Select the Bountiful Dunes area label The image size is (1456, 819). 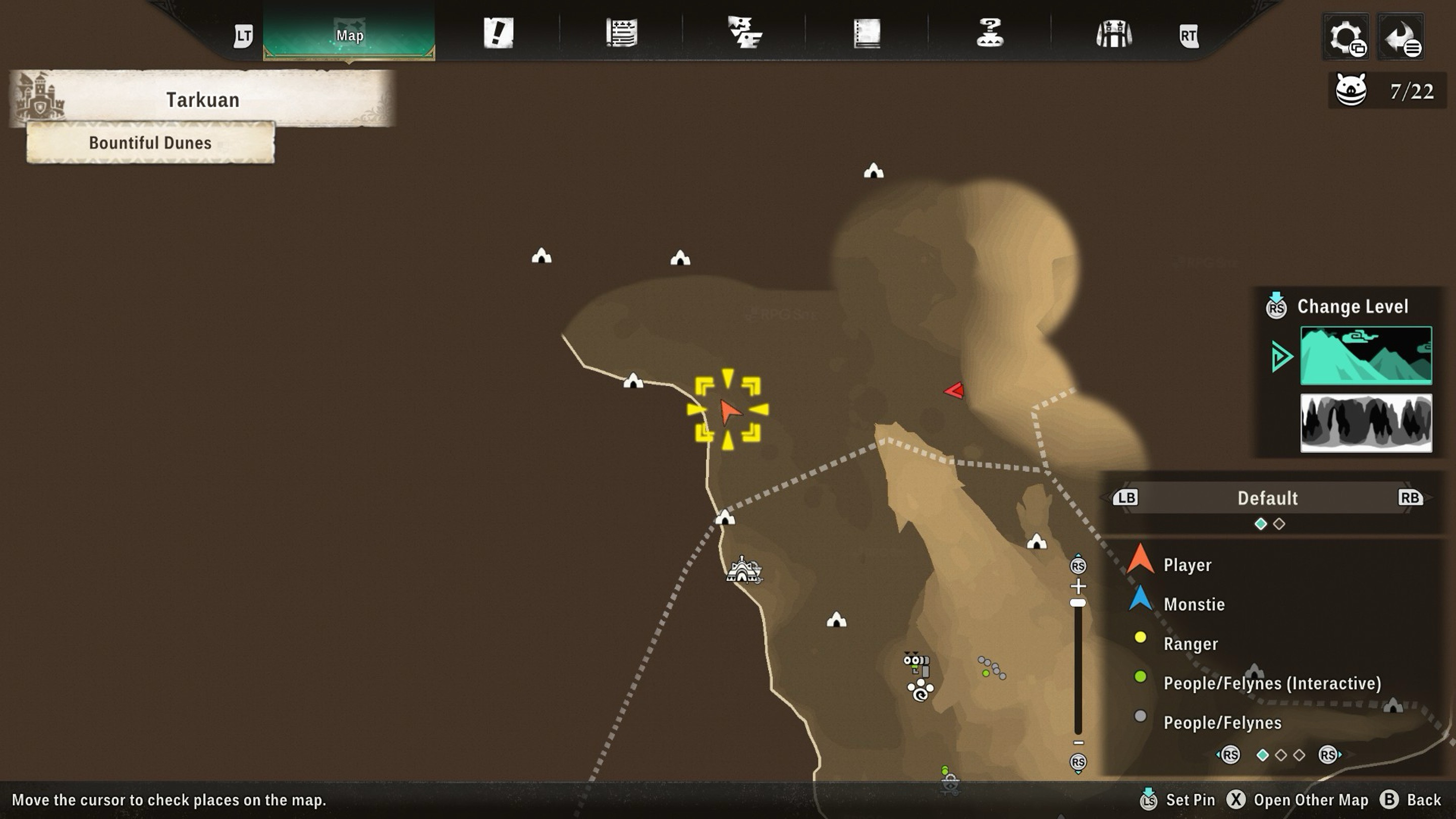point(150,143)
